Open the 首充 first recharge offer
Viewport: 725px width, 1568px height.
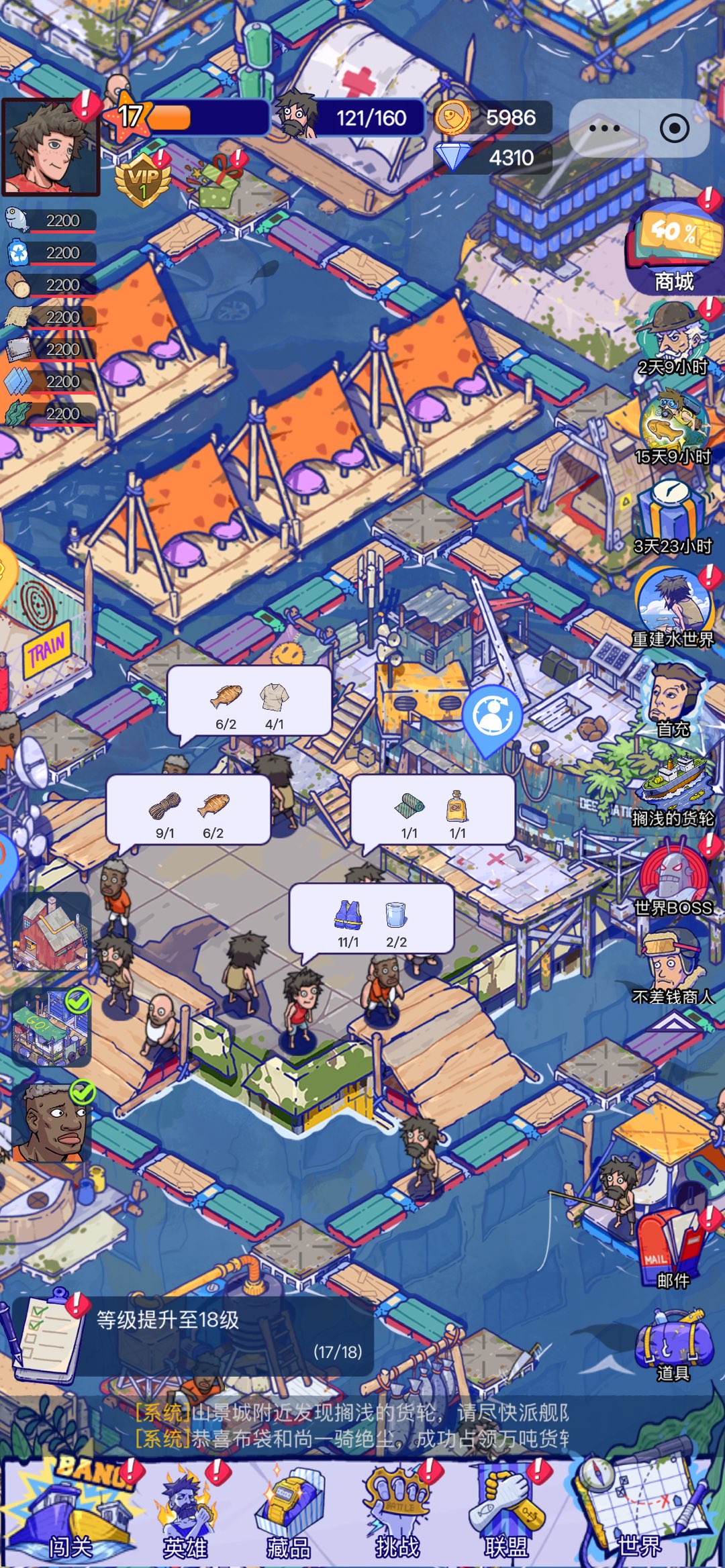(673, 699)
